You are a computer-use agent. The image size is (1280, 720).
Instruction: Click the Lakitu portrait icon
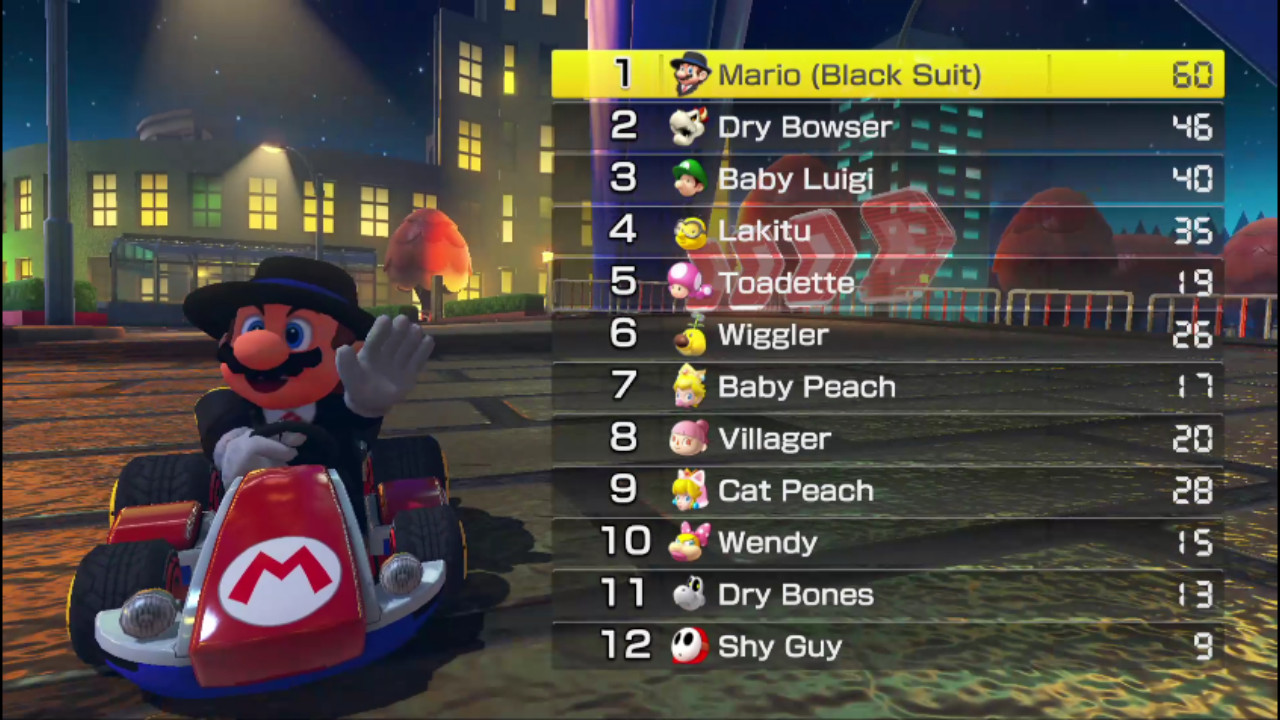[690, 231]
